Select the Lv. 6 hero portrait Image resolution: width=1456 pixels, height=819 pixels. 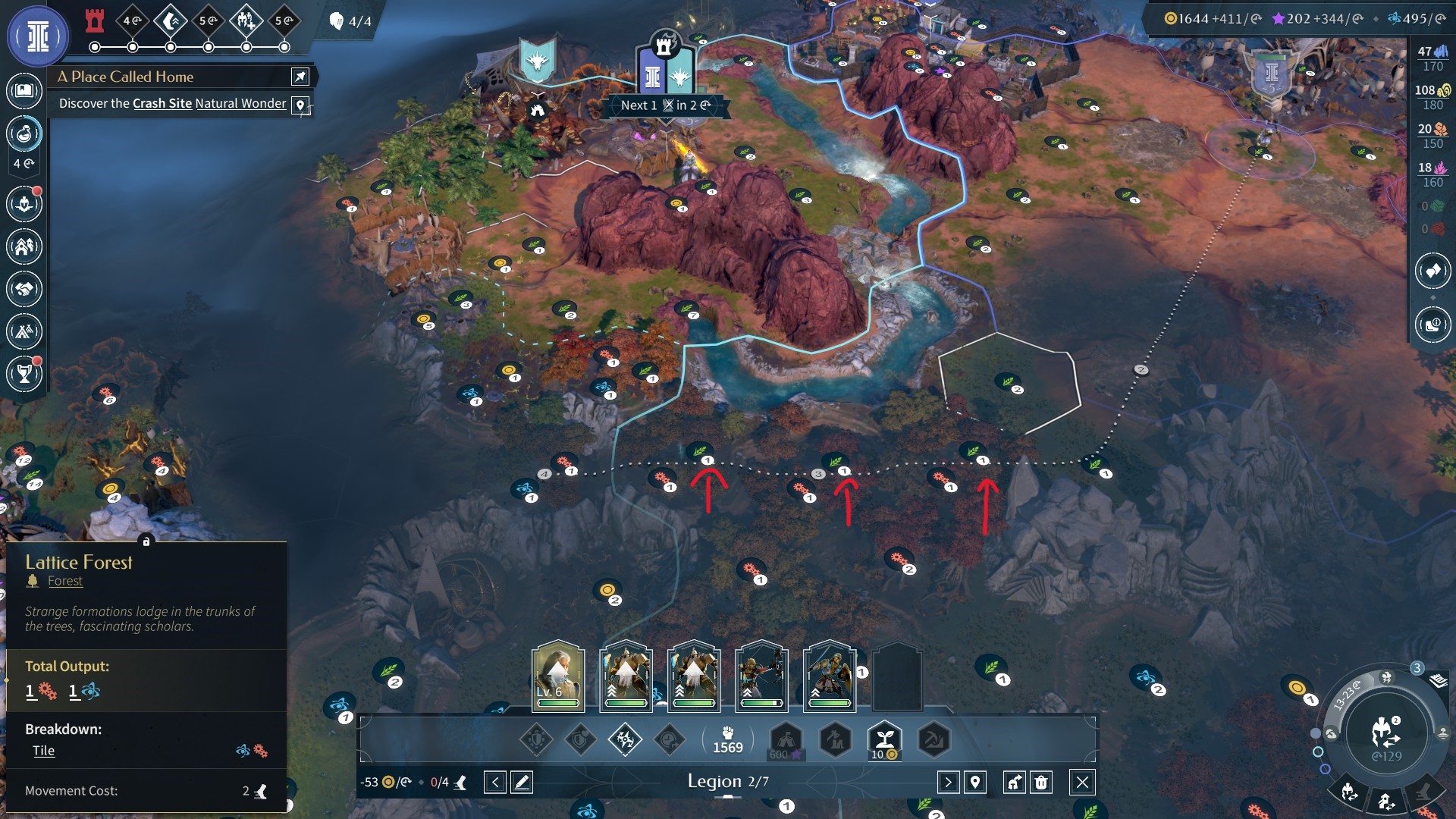558,676
